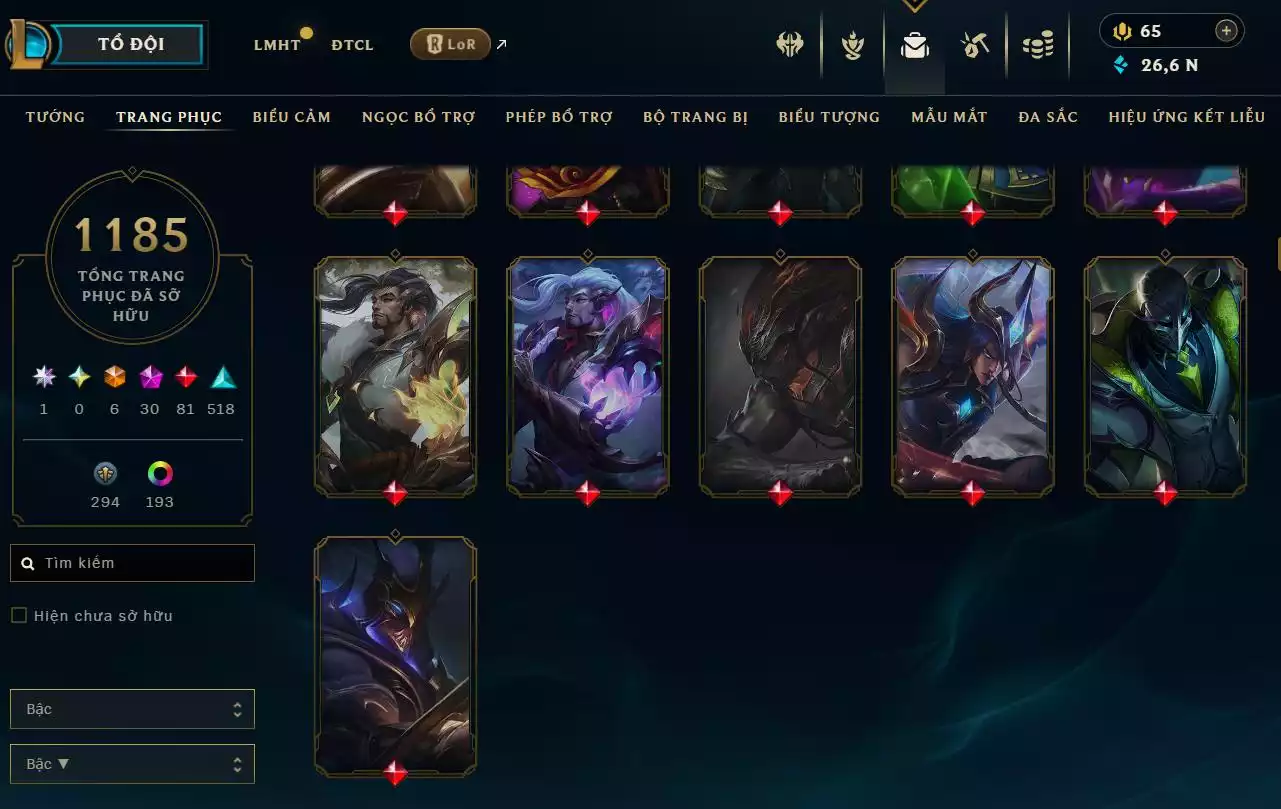Switch to the ĐTCL game tab

pos(352,45)
